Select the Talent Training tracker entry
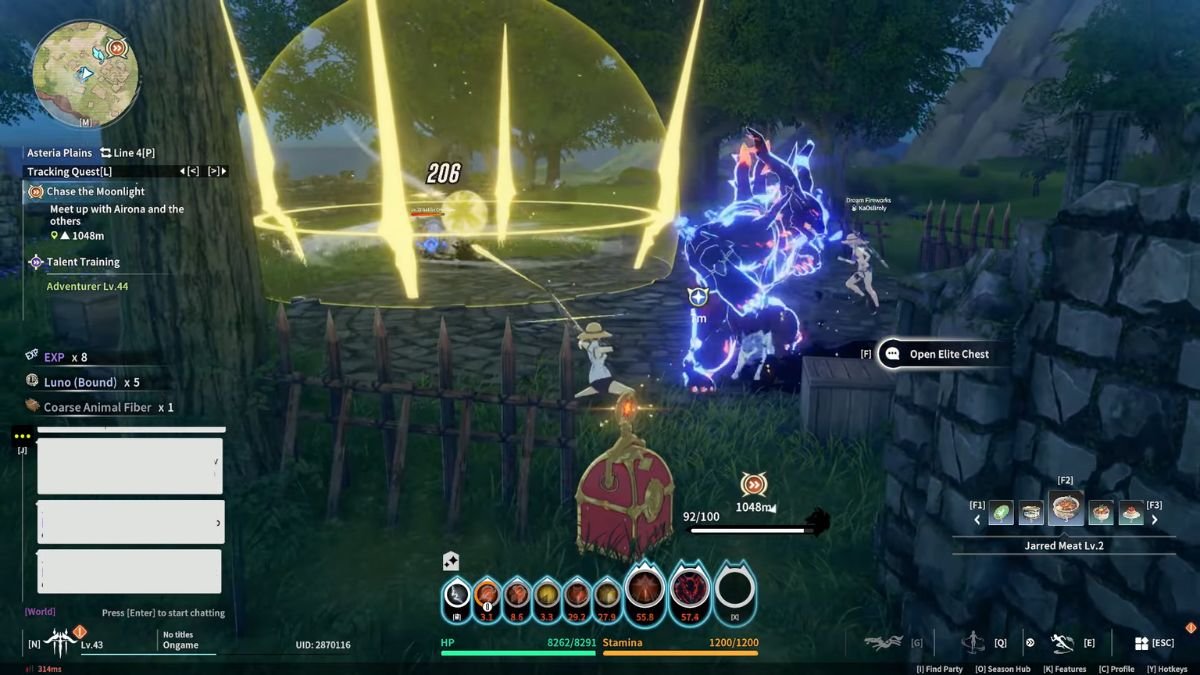This screenshot has width=1200, height=675. 83,262
